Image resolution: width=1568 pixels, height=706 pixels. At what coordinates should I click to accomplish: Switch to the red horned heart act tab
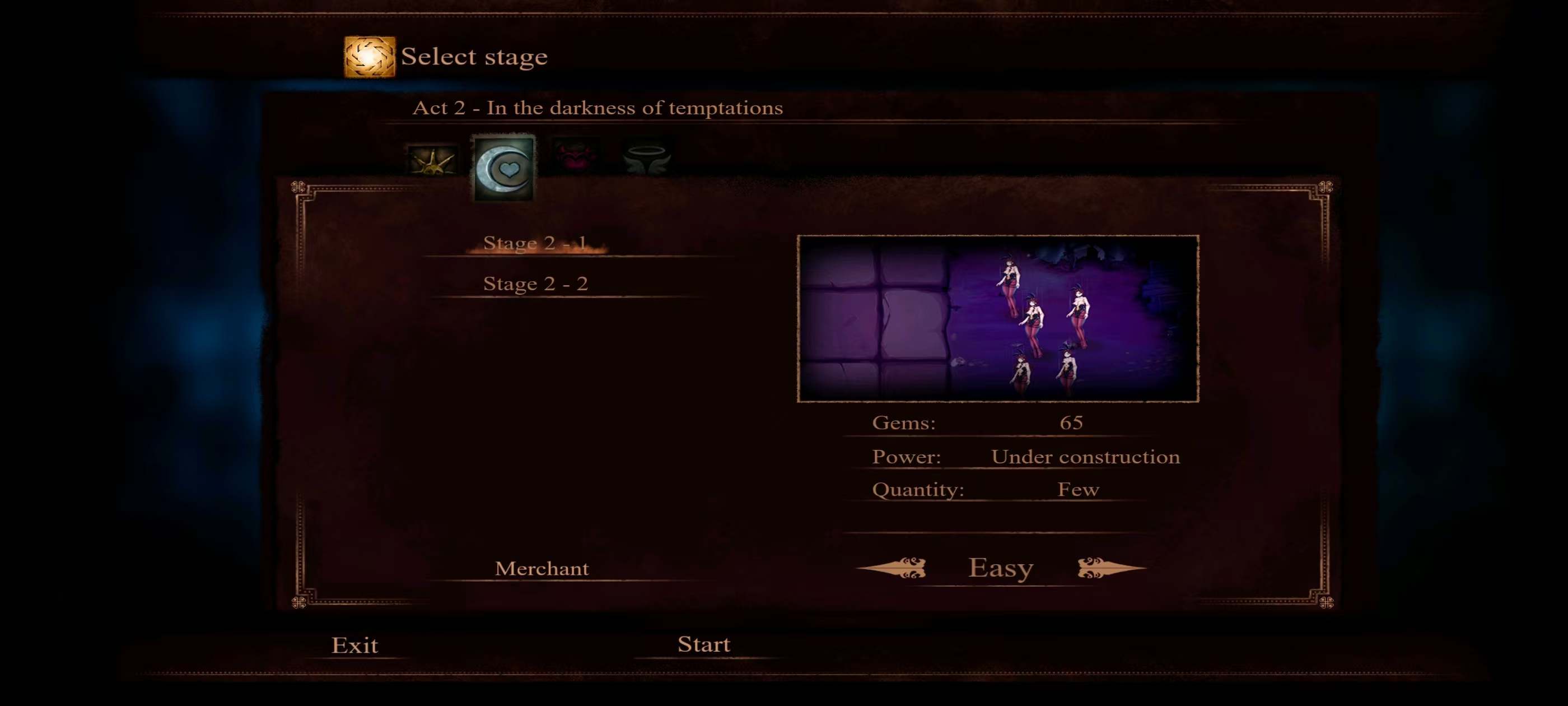(x=575, y=155)
